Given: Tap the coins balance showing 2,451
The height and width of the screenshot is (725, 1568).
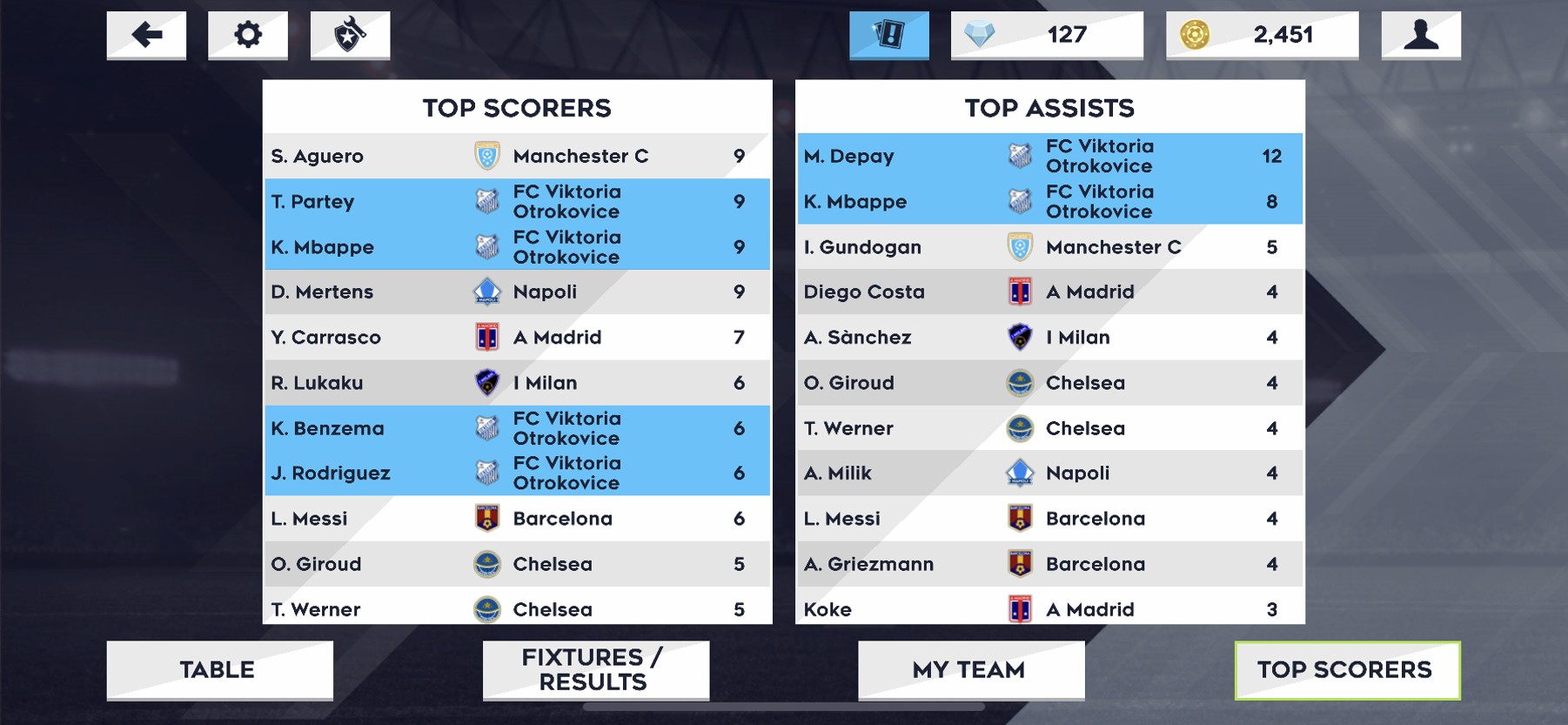Looking at the screenshot, I should [x=1262, y=35].
